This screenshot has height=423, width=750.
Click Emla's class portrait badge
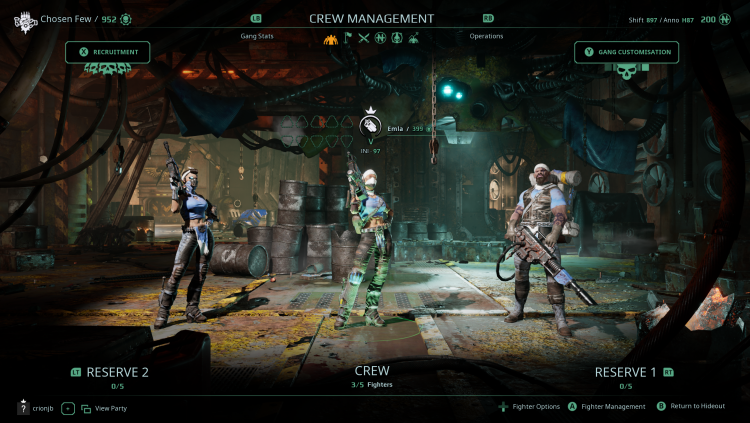371,126
